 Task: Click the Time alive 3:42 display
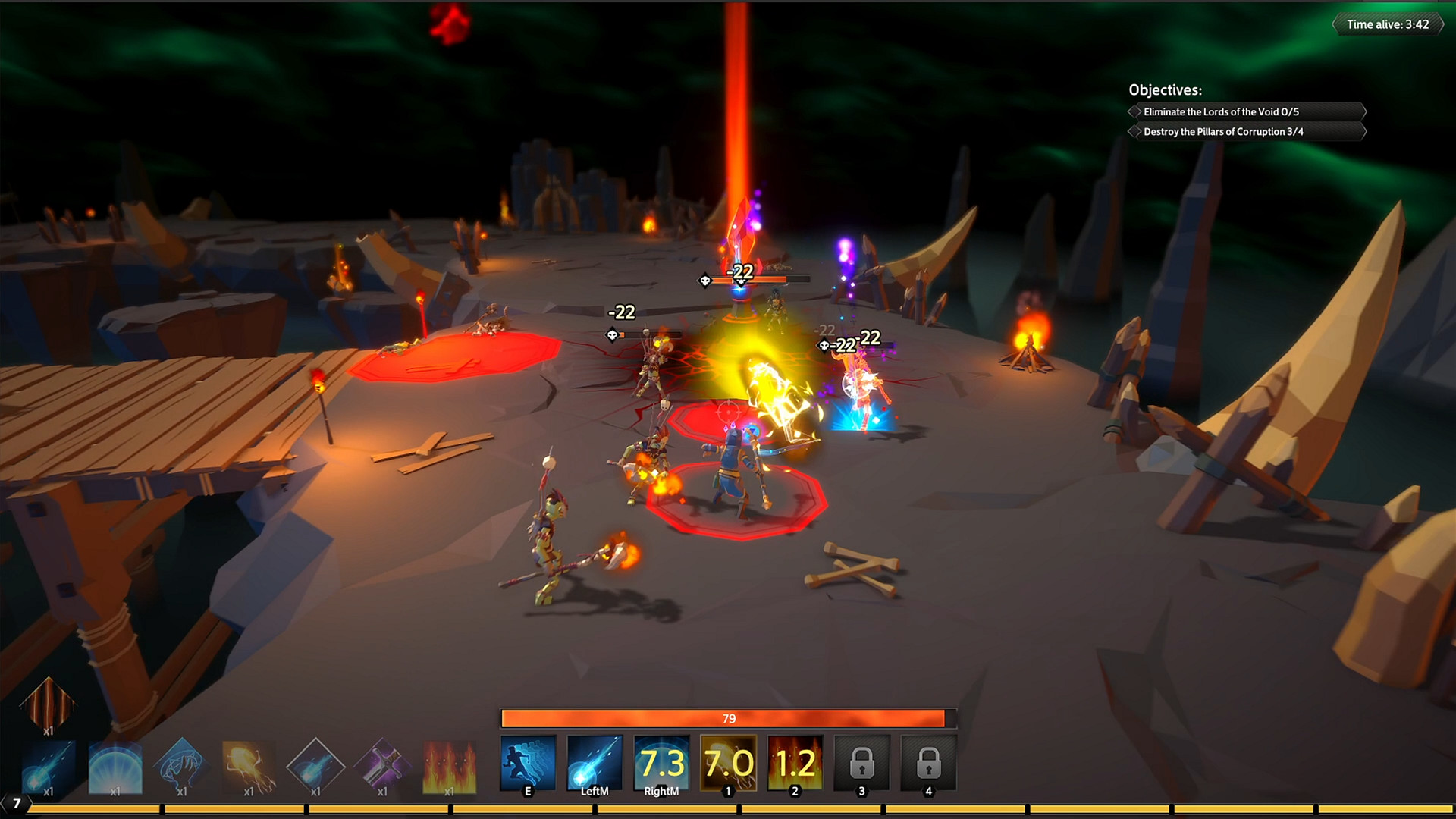pos(1388,24)
